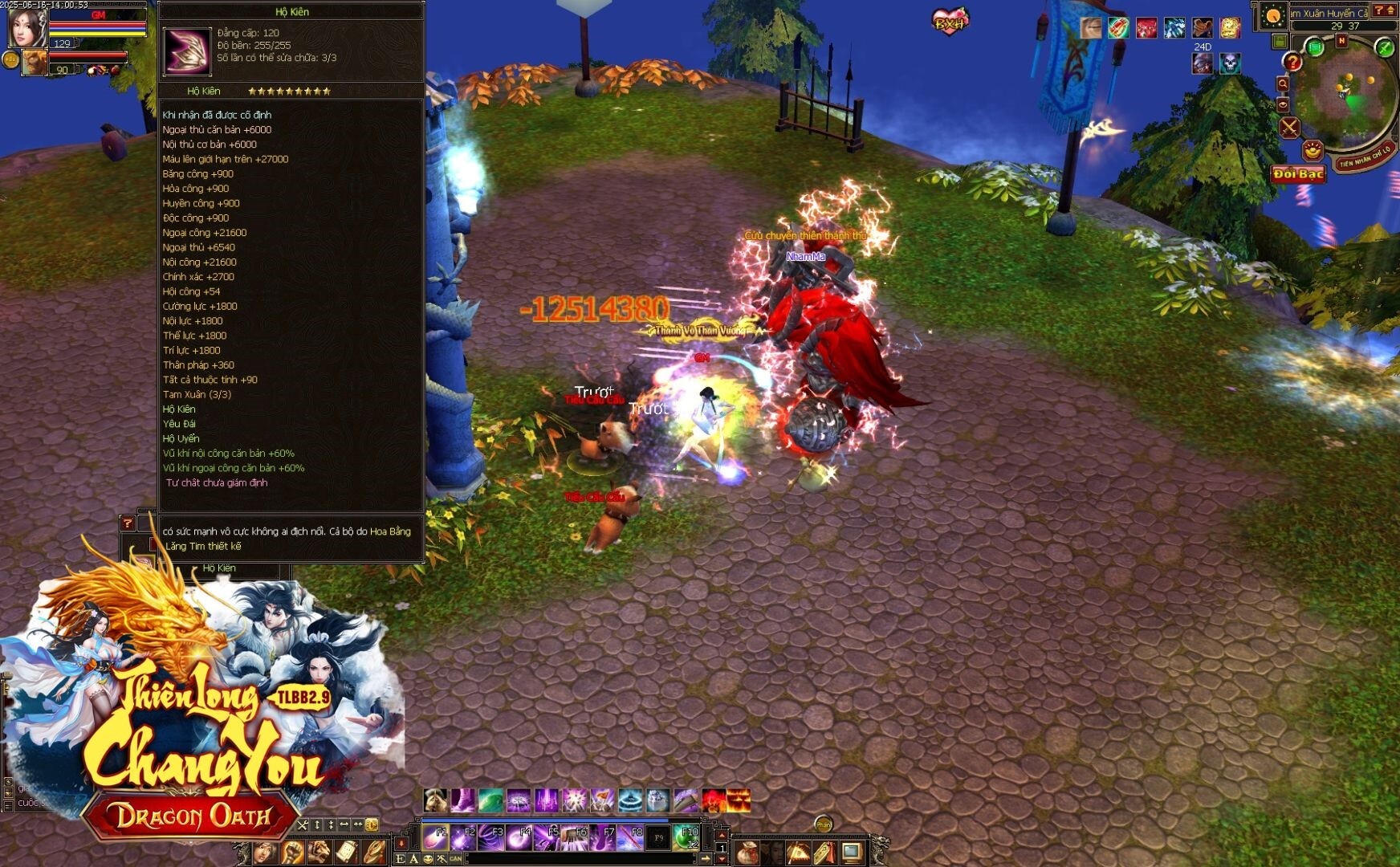Toggle the eye visibility button
The image size is (1400, 867).
pyautogui.click(x=1283, y=104)
